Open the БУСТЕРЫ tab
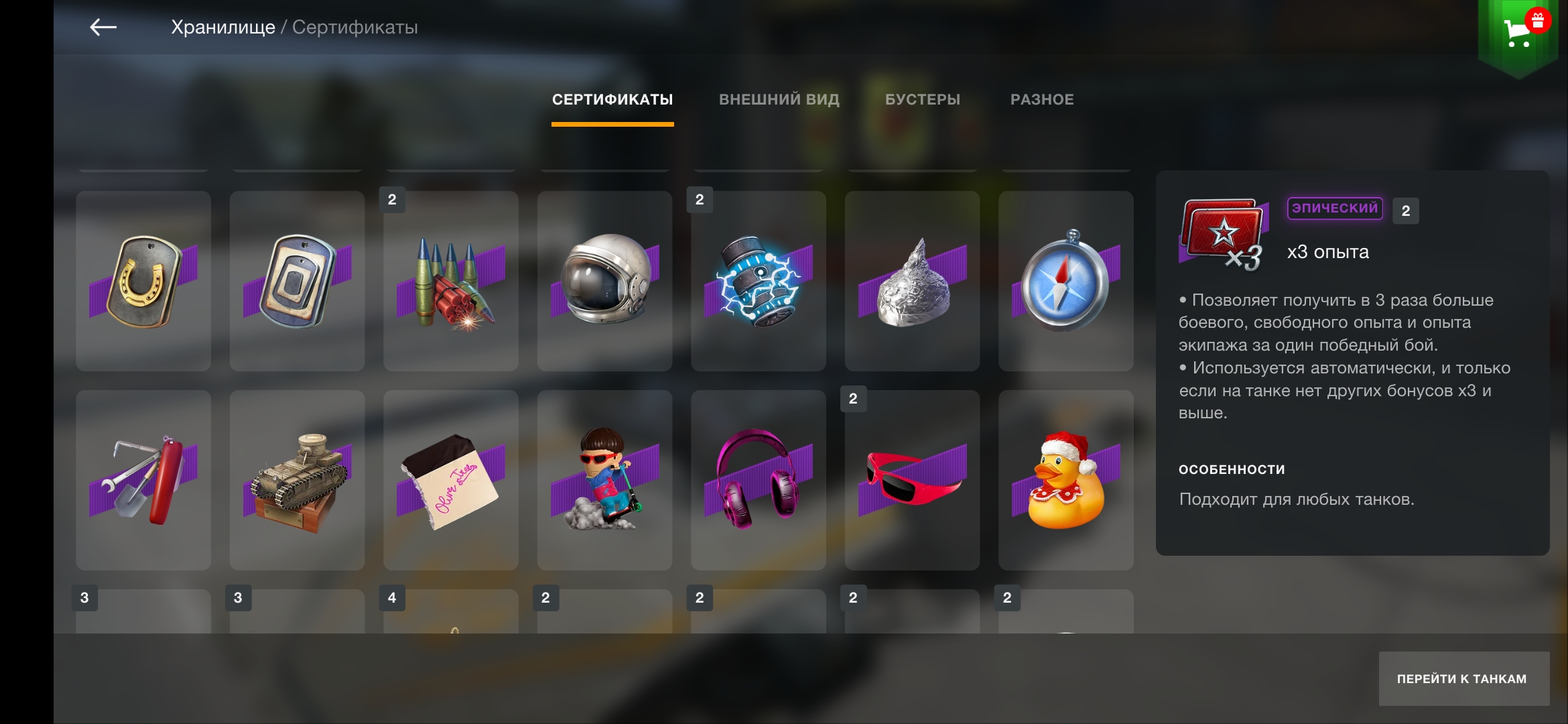Viewport: 1568px width, 724px height. pos(923,100)
